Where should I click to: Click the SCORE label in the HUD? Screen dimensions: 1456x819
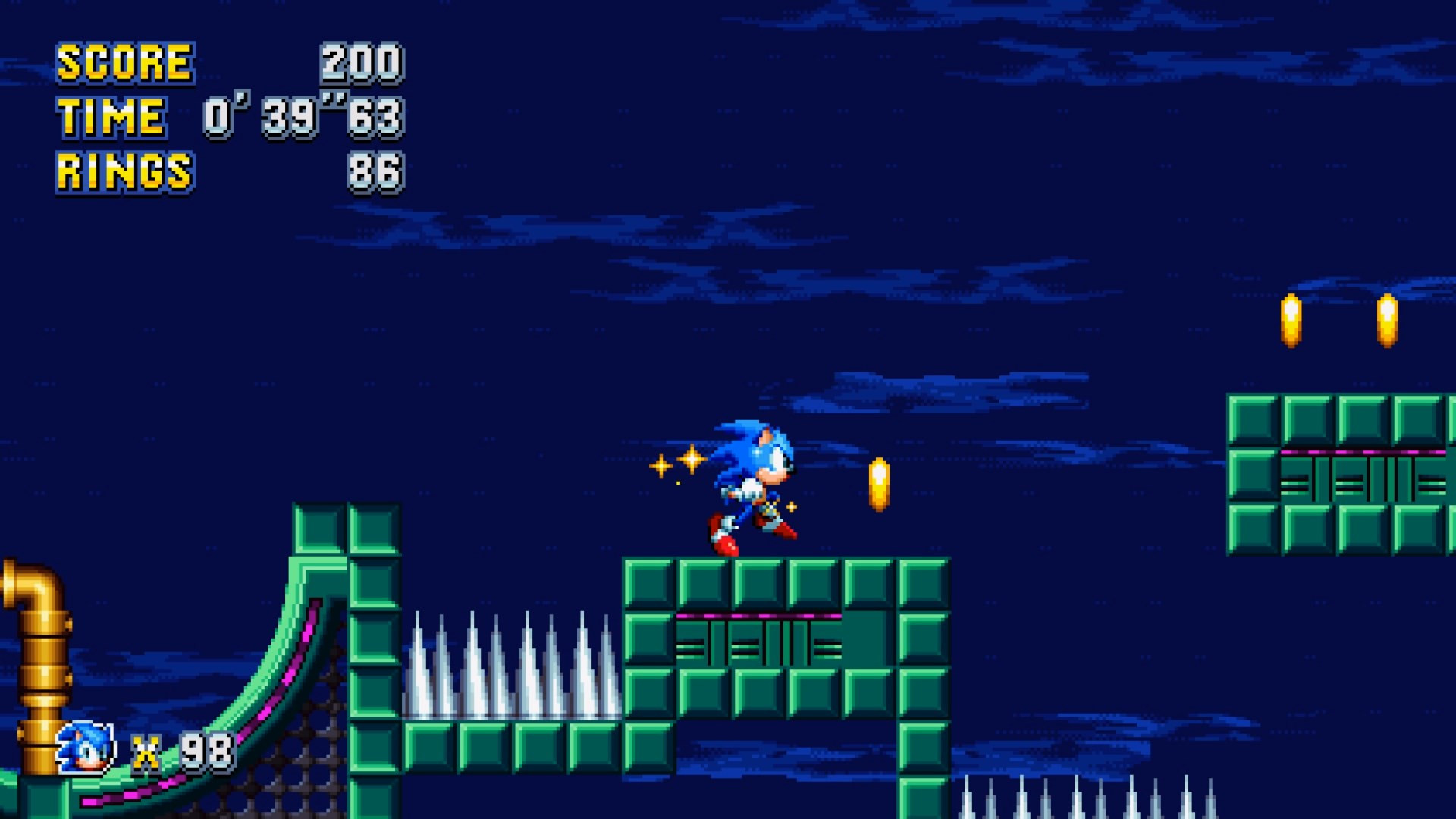click(x=124, y=62)
